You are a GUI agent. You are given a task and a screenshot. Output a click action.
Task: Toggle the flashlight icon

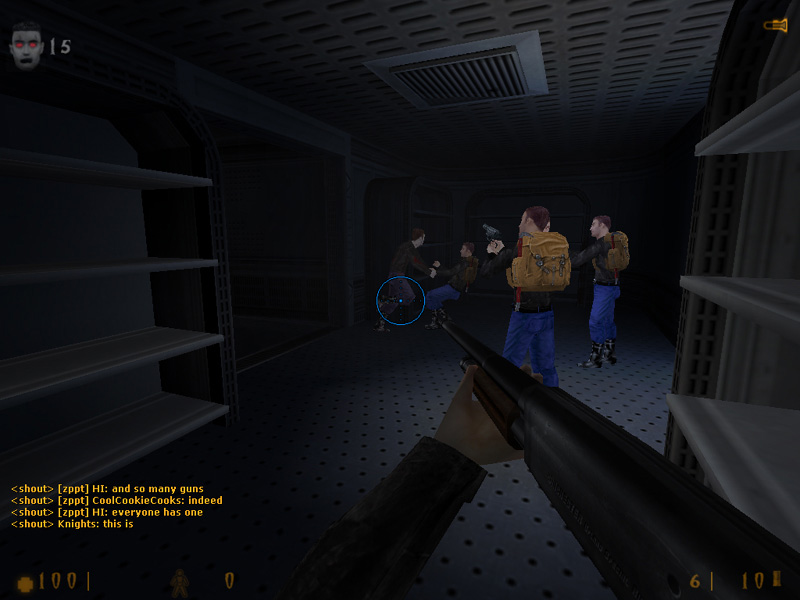[776, 25]
